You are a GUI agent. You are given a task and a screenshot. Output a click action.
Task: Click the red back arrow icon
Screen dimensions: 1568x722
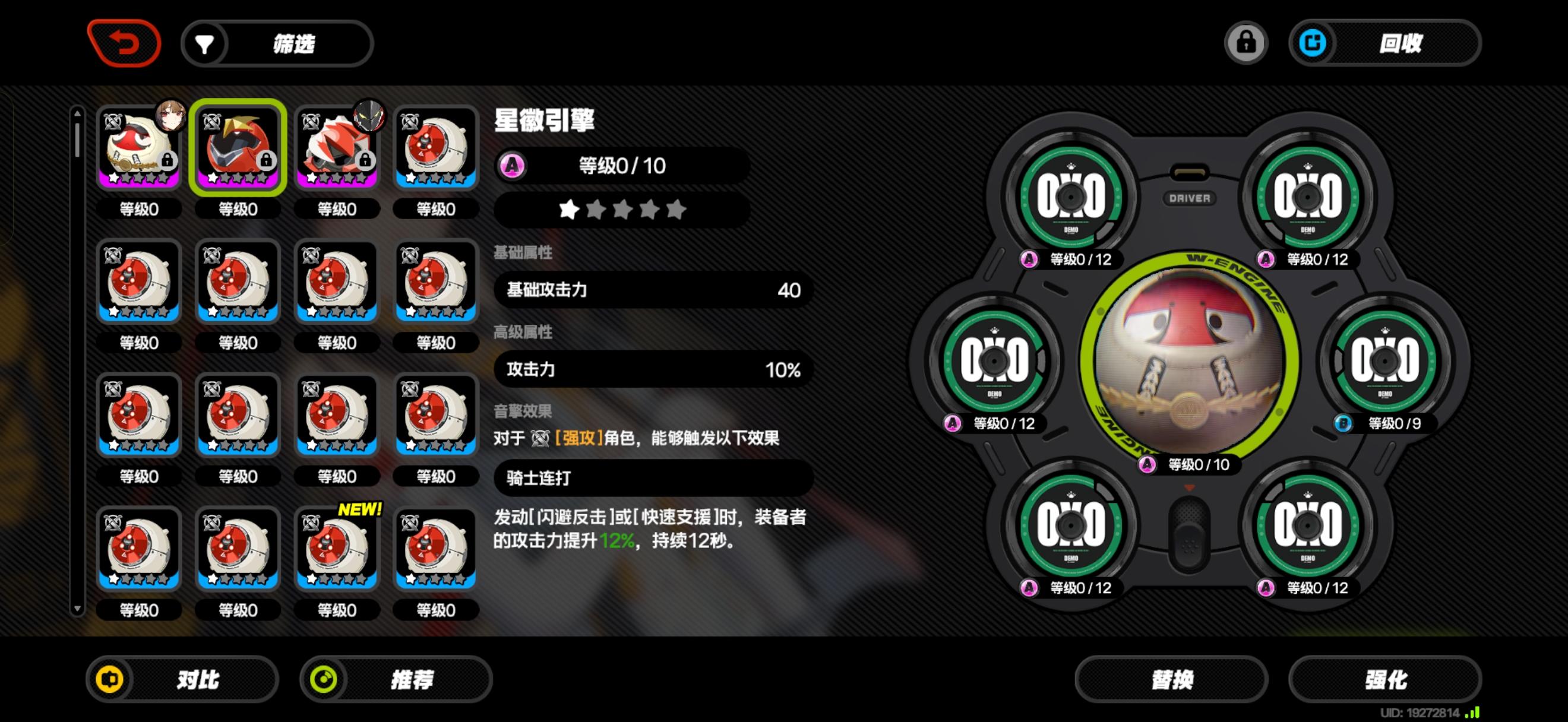[126, 43]
